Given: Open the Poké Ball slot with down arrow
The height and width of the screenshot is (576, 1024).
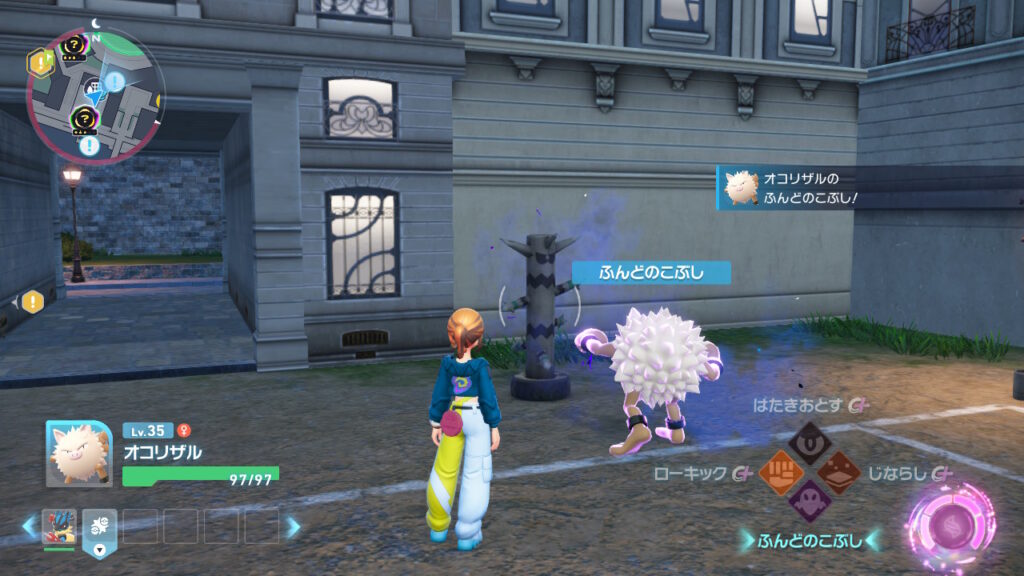Looking at the screenshot, I should coord(100,526).
